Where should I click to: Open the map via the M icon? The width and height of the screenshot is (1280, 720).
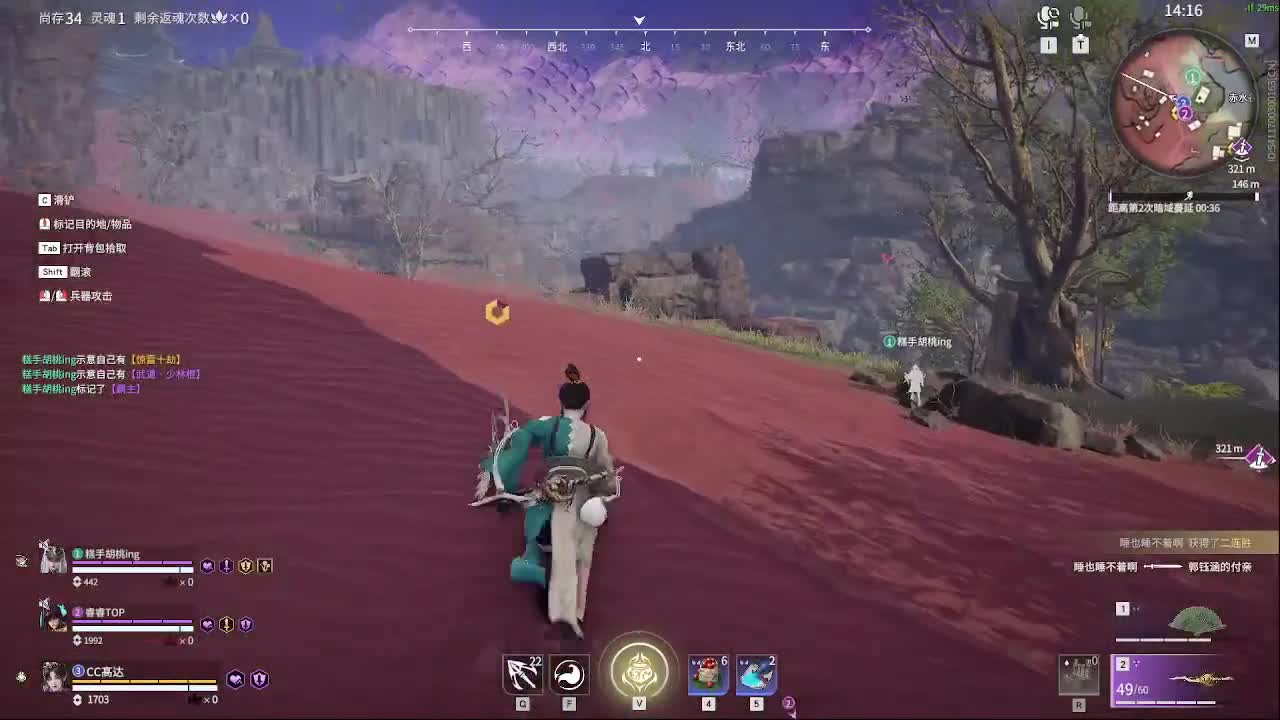(x=1250, y=42)
